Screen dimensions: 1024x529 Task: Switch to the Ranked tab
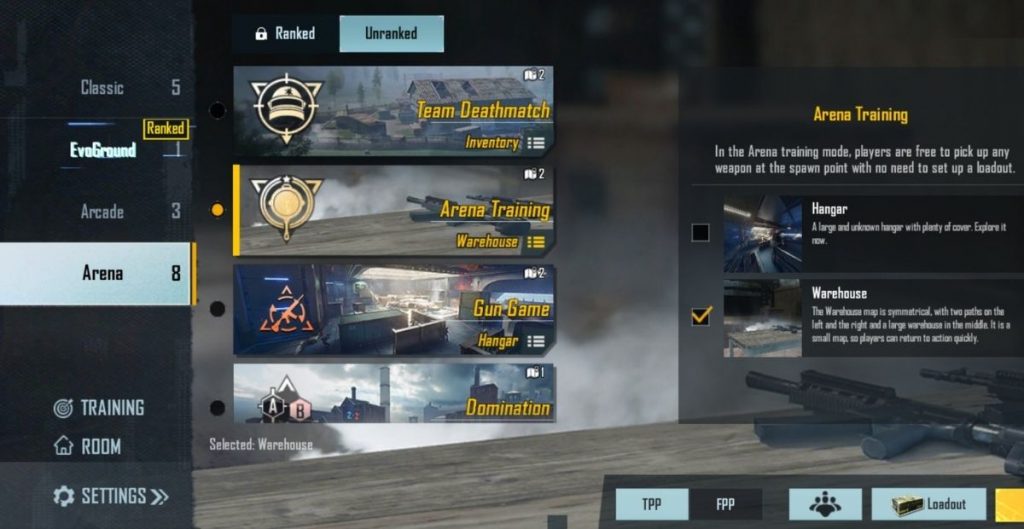pyautogui.click(x=285, y=34)
